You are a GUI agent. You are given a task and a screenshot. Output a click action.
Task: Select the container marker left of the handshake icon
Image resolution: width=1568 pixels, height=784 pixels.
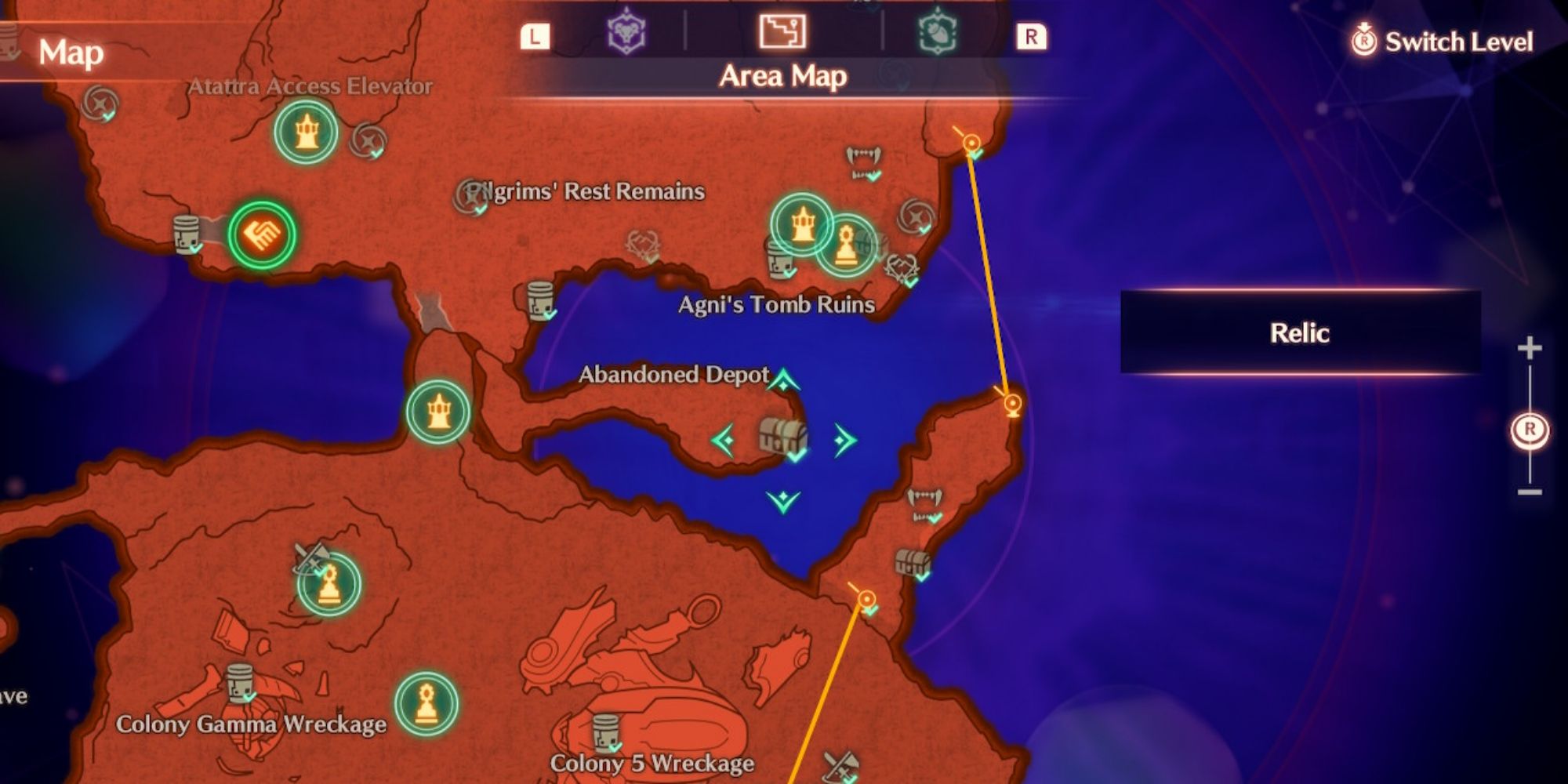click(x=187, y=233)
